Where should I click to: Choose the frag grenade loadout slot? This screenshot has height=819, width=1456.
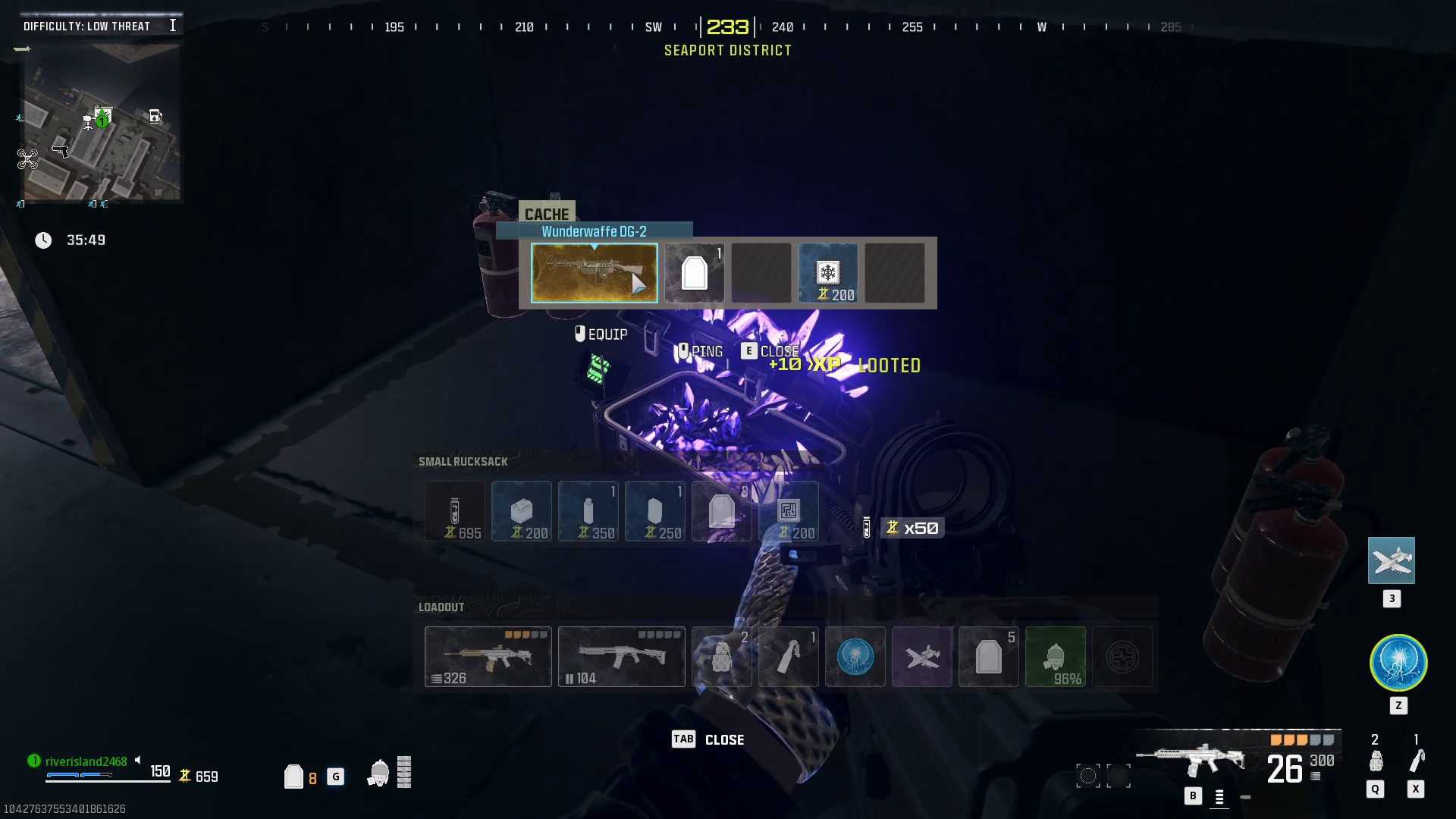[722, 657]
